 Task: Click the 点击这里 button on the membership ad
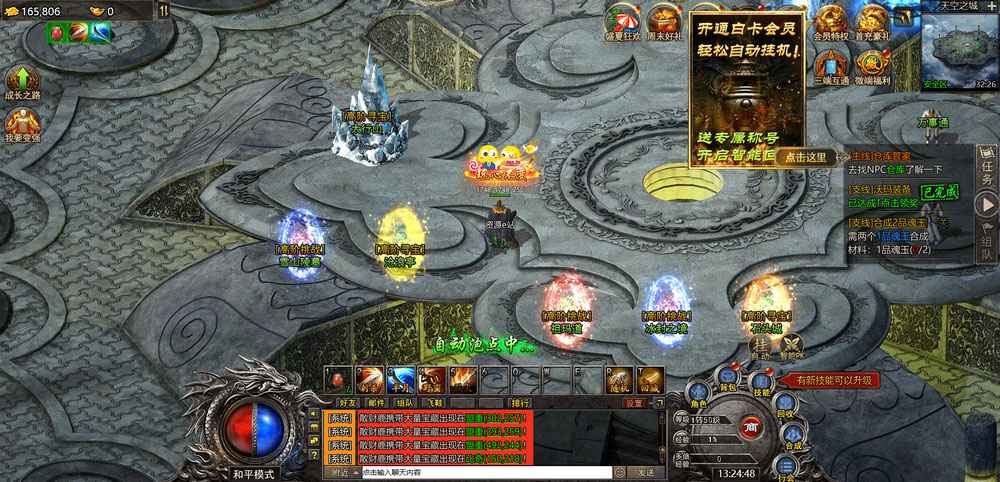point(807,157)
